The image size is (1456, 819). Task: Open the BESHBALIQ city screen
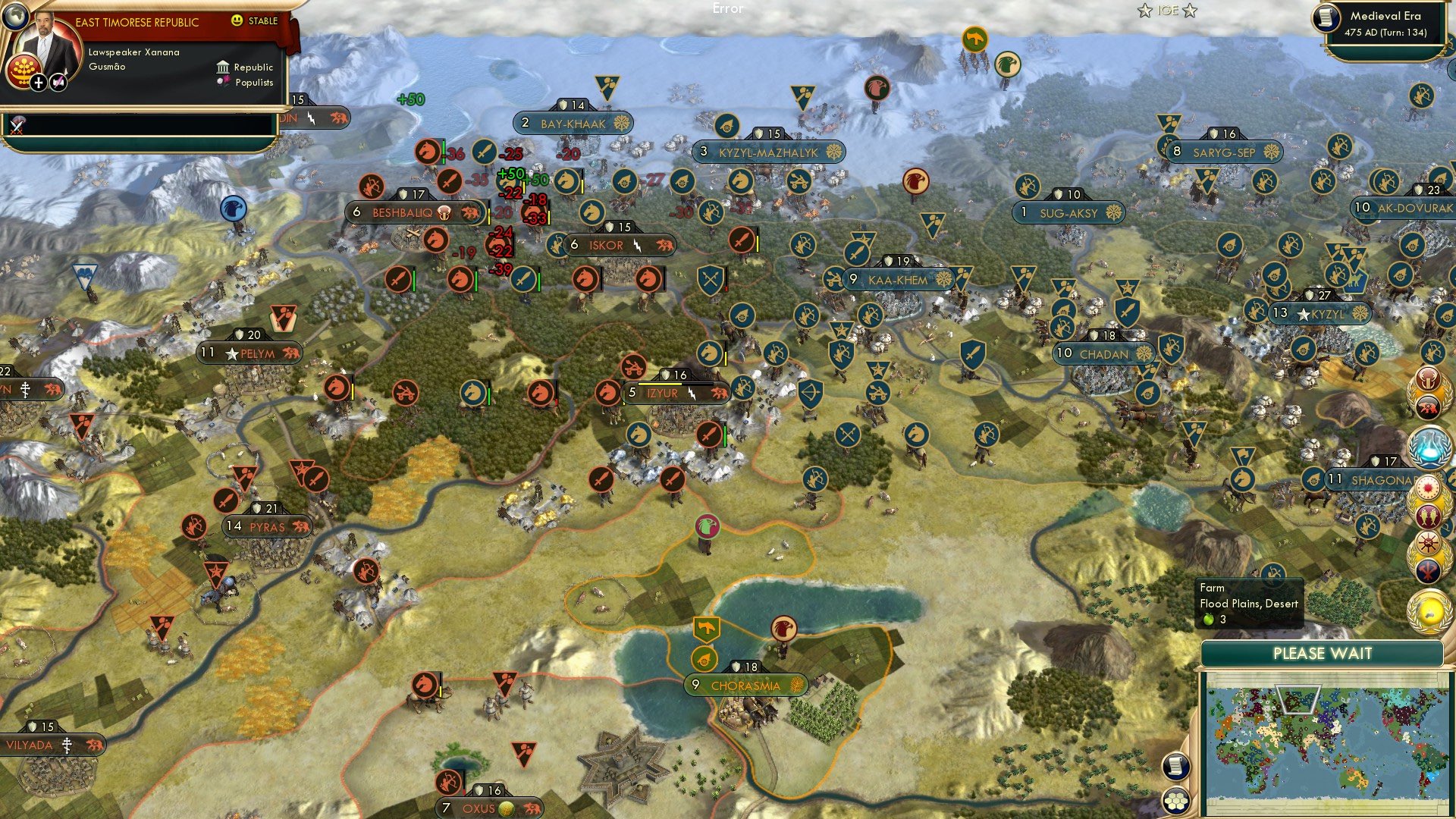402,213
